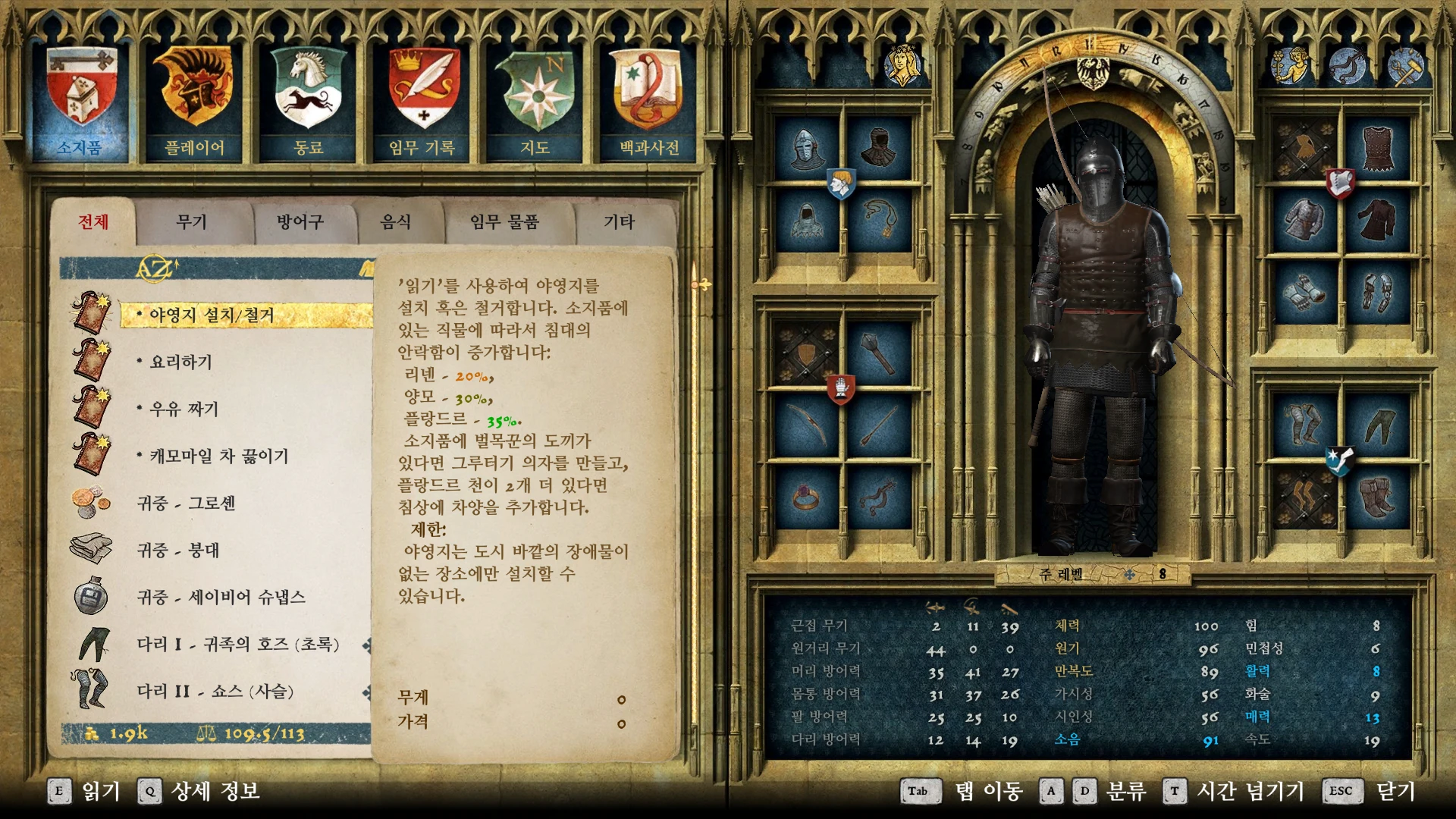Choose the 캐모마일 차 끓이기 item
The width and height of the screenshot is (1456, 819).
coord(219,457)
